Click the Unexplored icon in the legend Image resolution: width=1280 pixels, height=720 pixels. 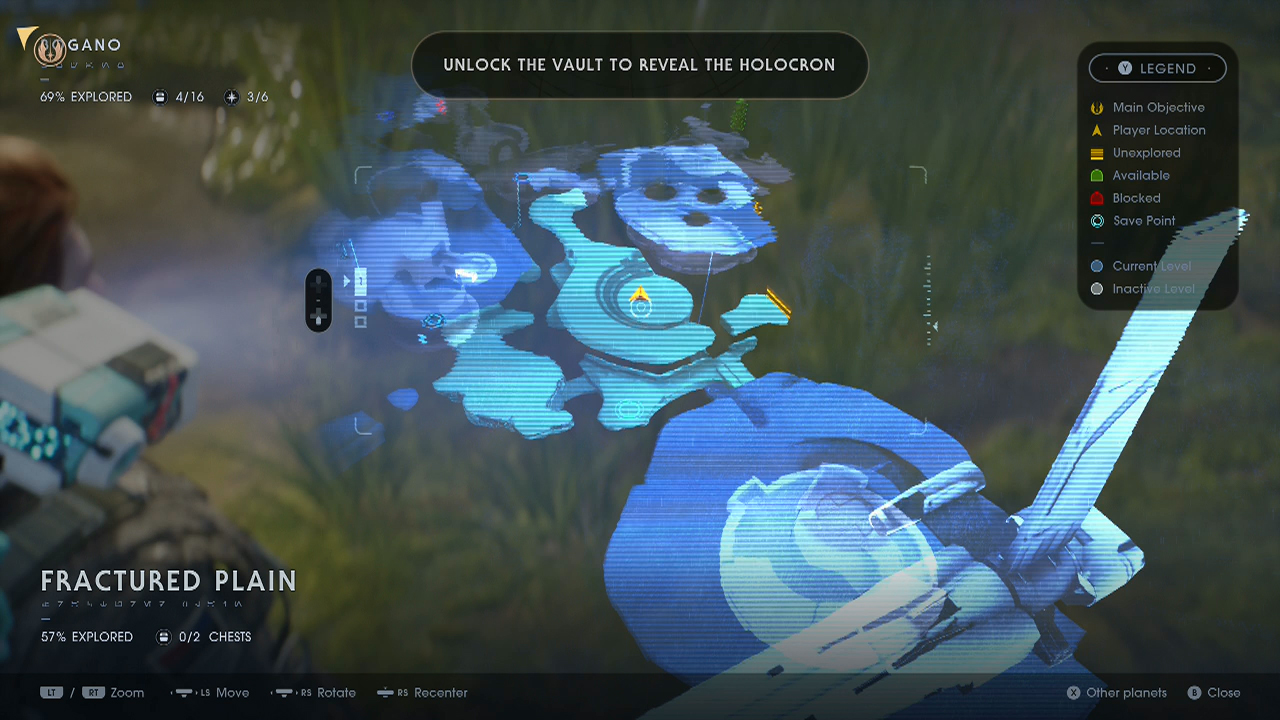point(1096,153)
